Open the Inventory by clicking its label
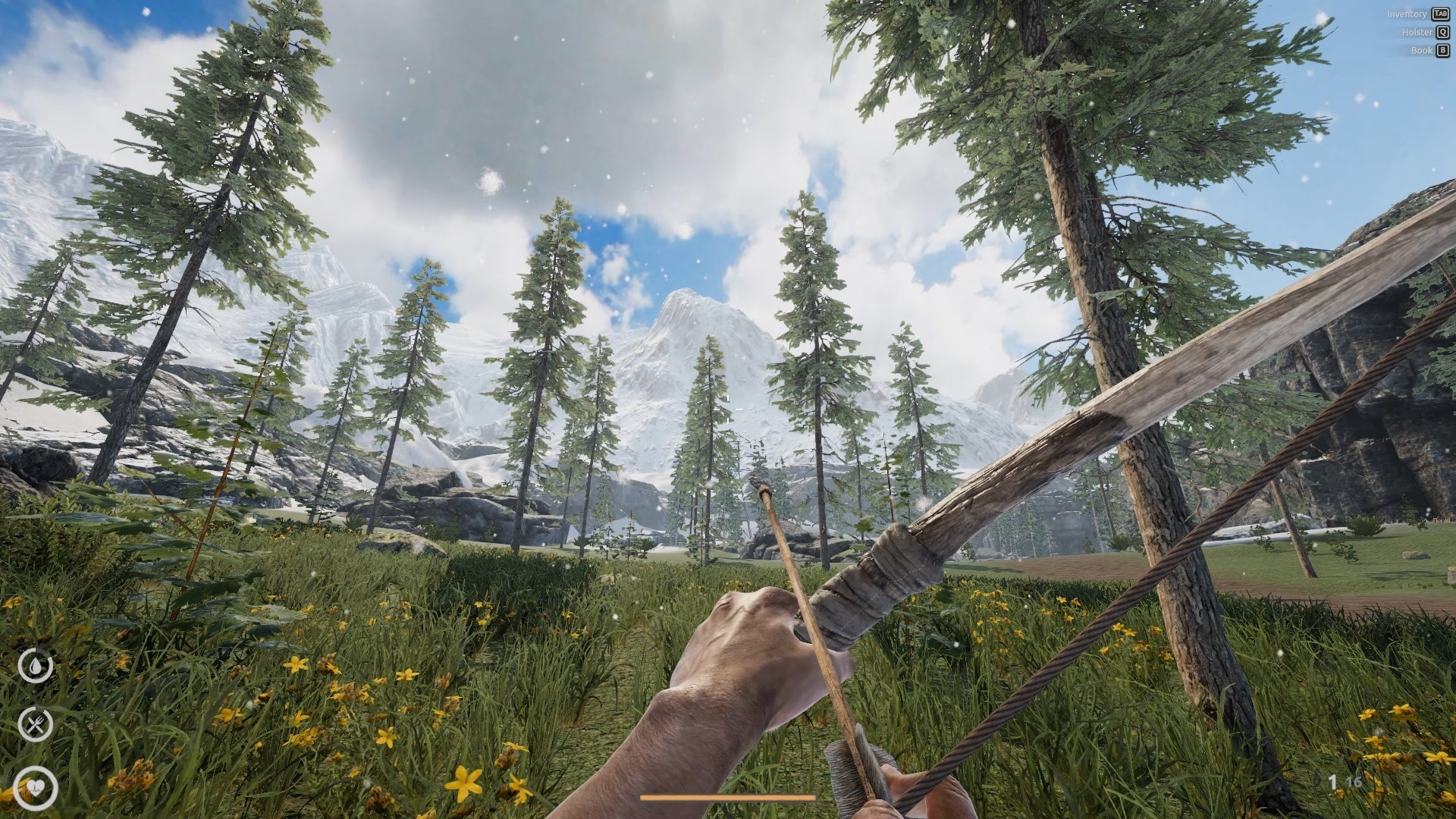Screen dimensions: 1456x819 1407,14
